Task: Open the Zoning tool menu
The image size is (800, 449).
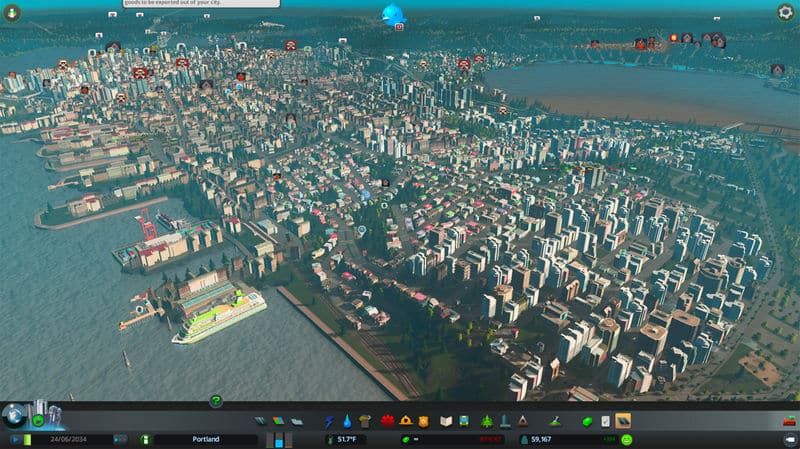Action: (277, 421)
